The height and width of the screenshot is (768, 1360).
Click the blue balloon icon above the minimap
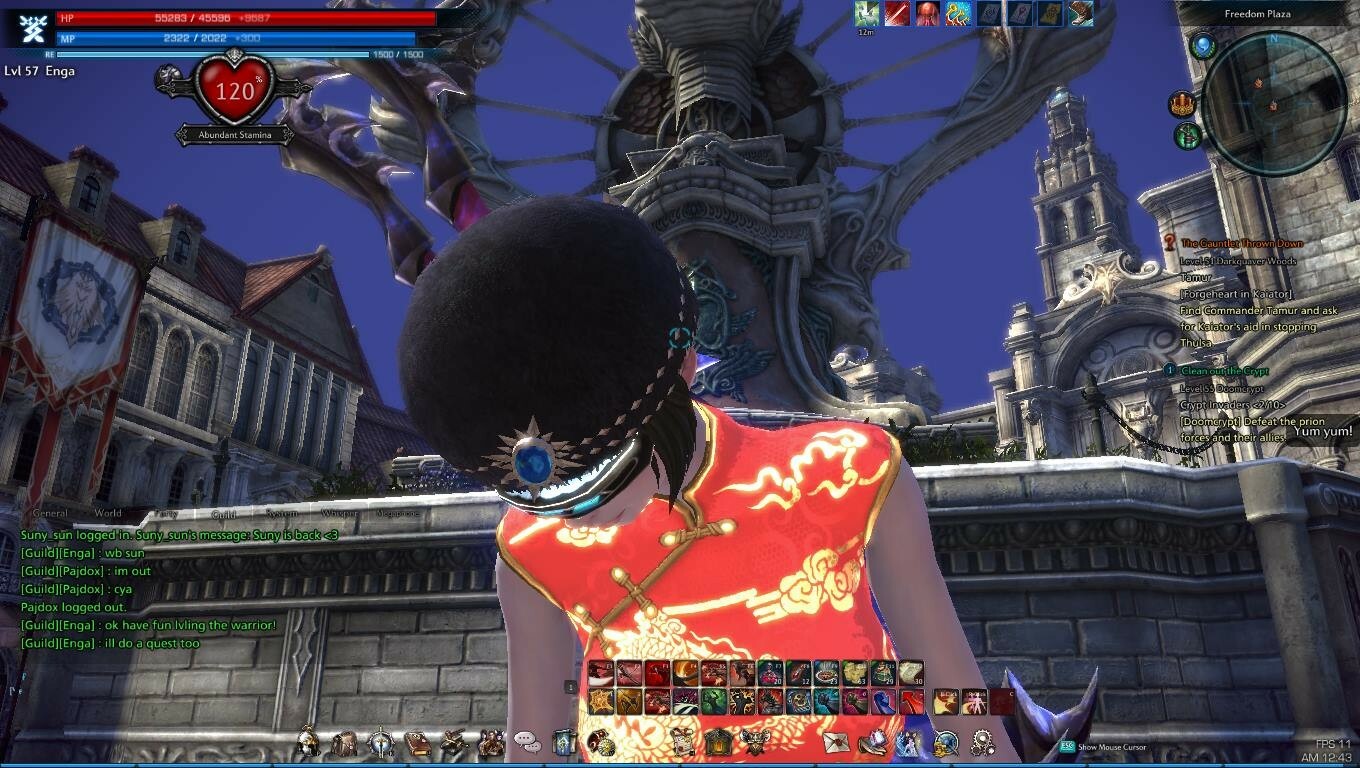click(x=1202, y=45)
